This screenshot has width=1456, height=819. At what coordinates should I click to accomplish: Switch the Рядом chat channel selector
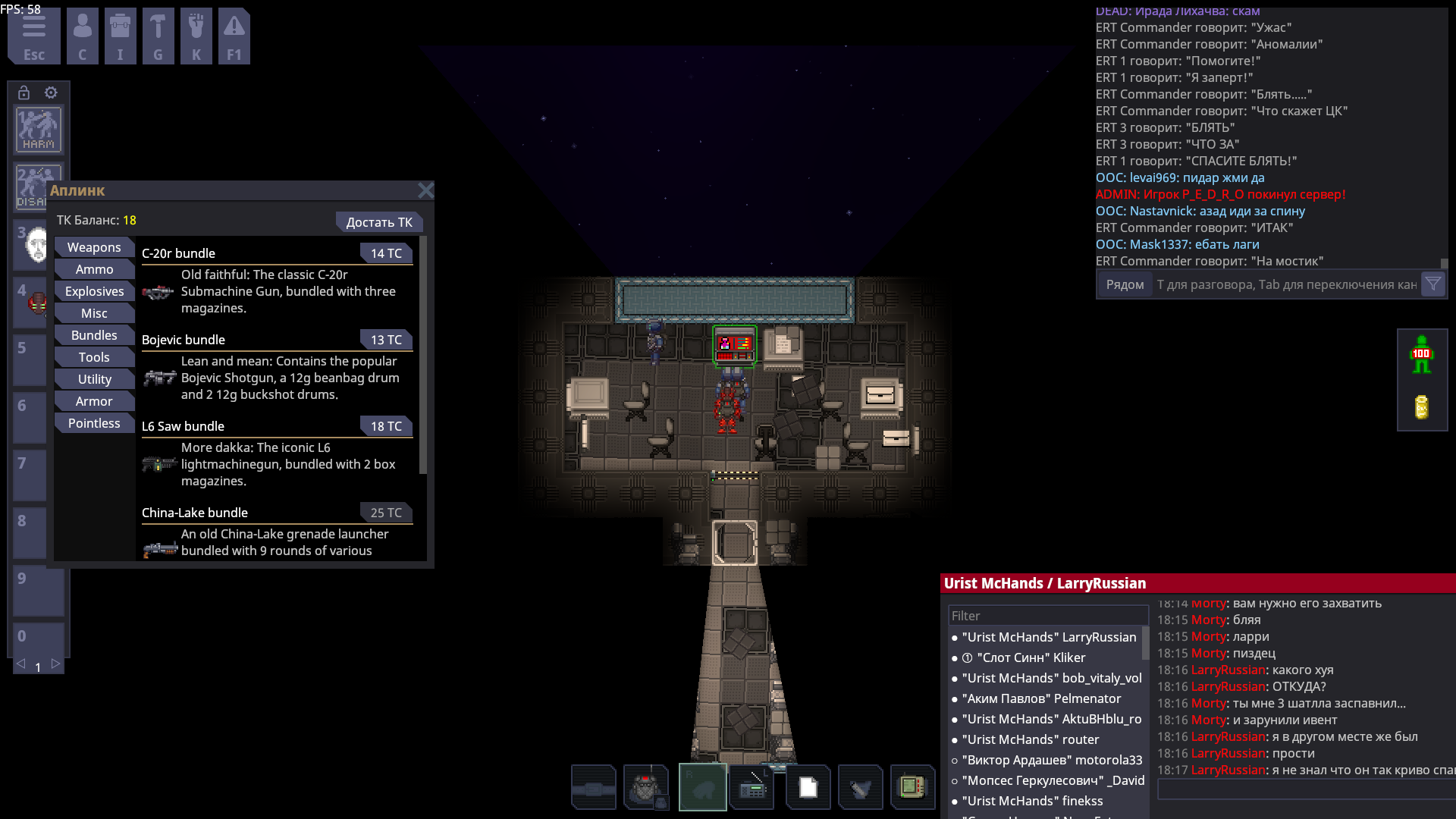1125,284
